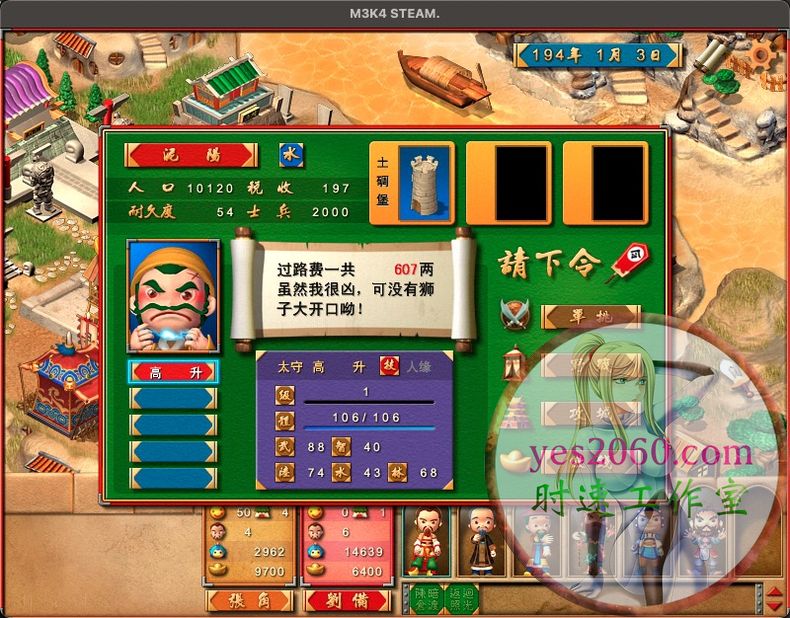Open the orange gear settings icon
This screenshot has height=618, width=790.
pyautogui.click(x=764, y=52)
